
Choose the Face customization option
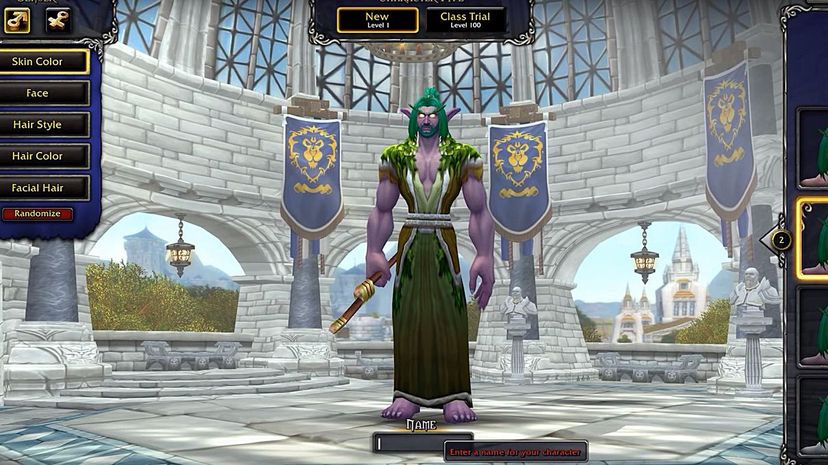[45, 93]
